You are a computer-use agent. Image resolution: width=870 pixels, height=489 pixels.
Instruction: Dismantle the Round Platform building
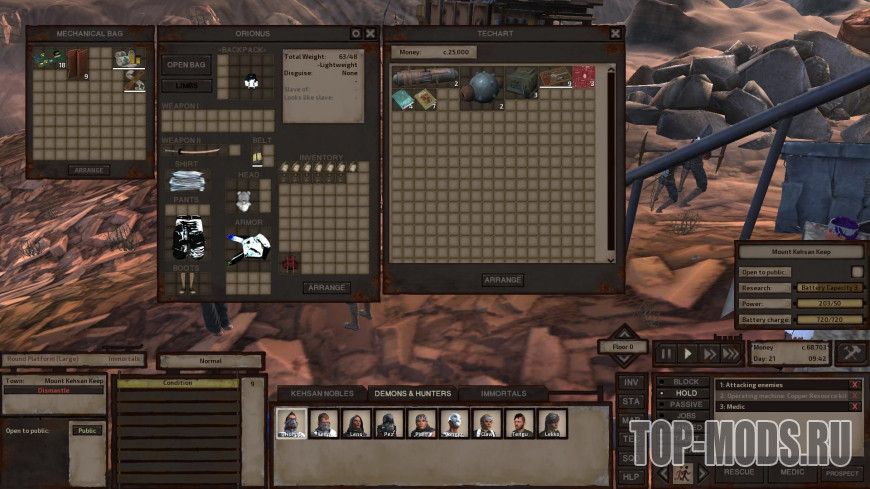[x=54, y=390]
